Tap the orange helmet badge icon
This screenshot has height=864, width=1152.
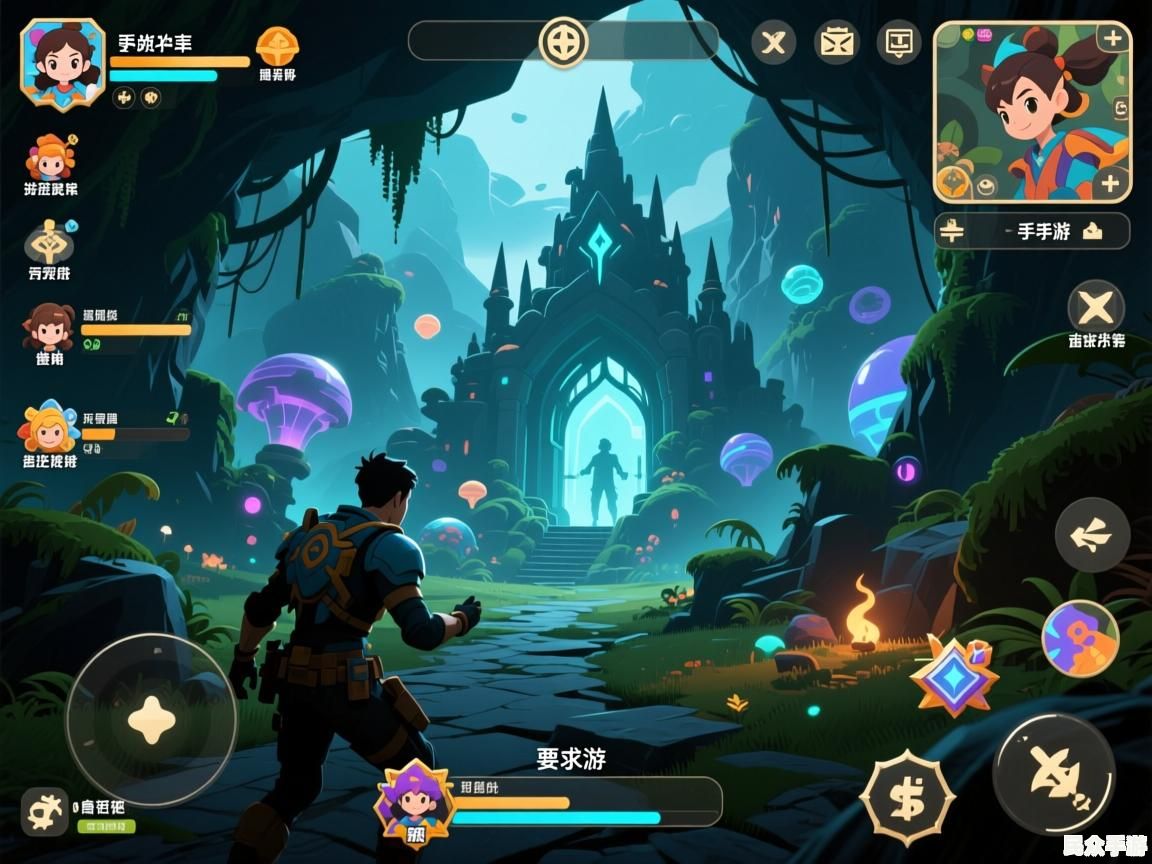coord(277,47)
